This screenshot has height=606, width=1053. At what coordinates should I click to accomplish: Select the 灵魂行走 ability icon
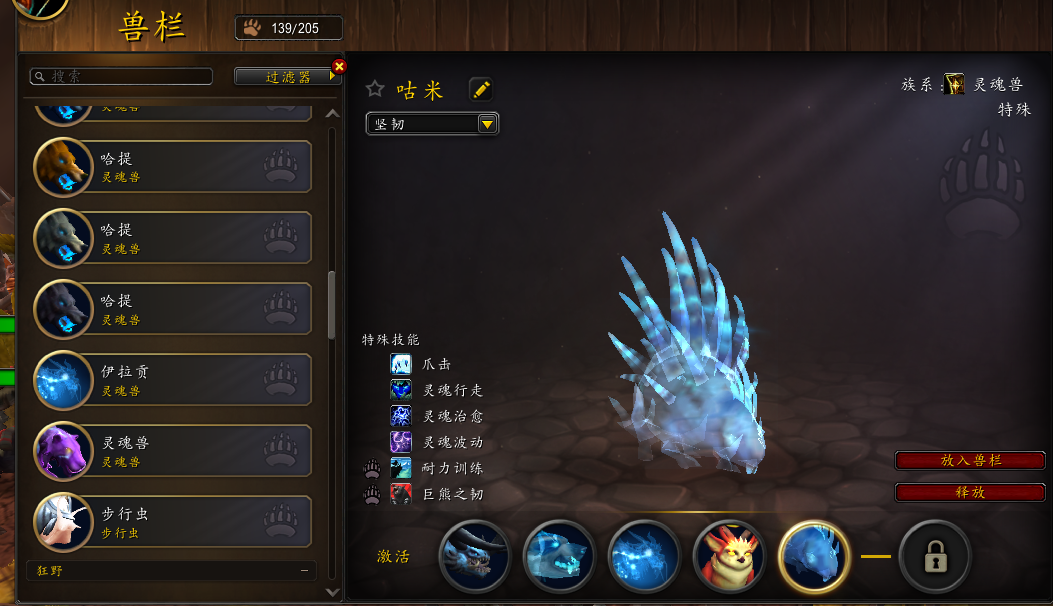click(x=401, y=390)
